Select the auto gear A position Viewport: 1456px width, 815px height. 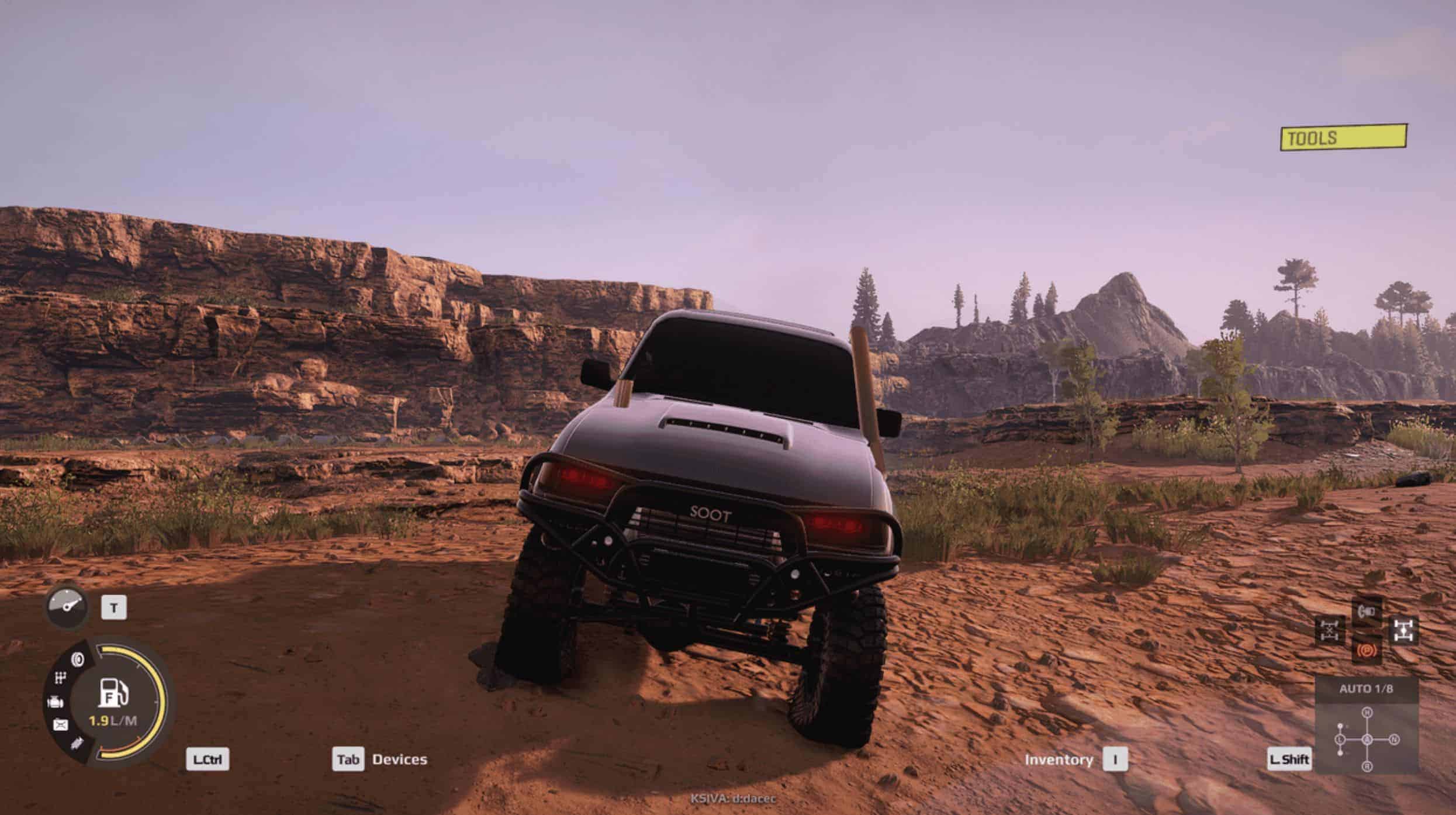(x=1367, y=740)
